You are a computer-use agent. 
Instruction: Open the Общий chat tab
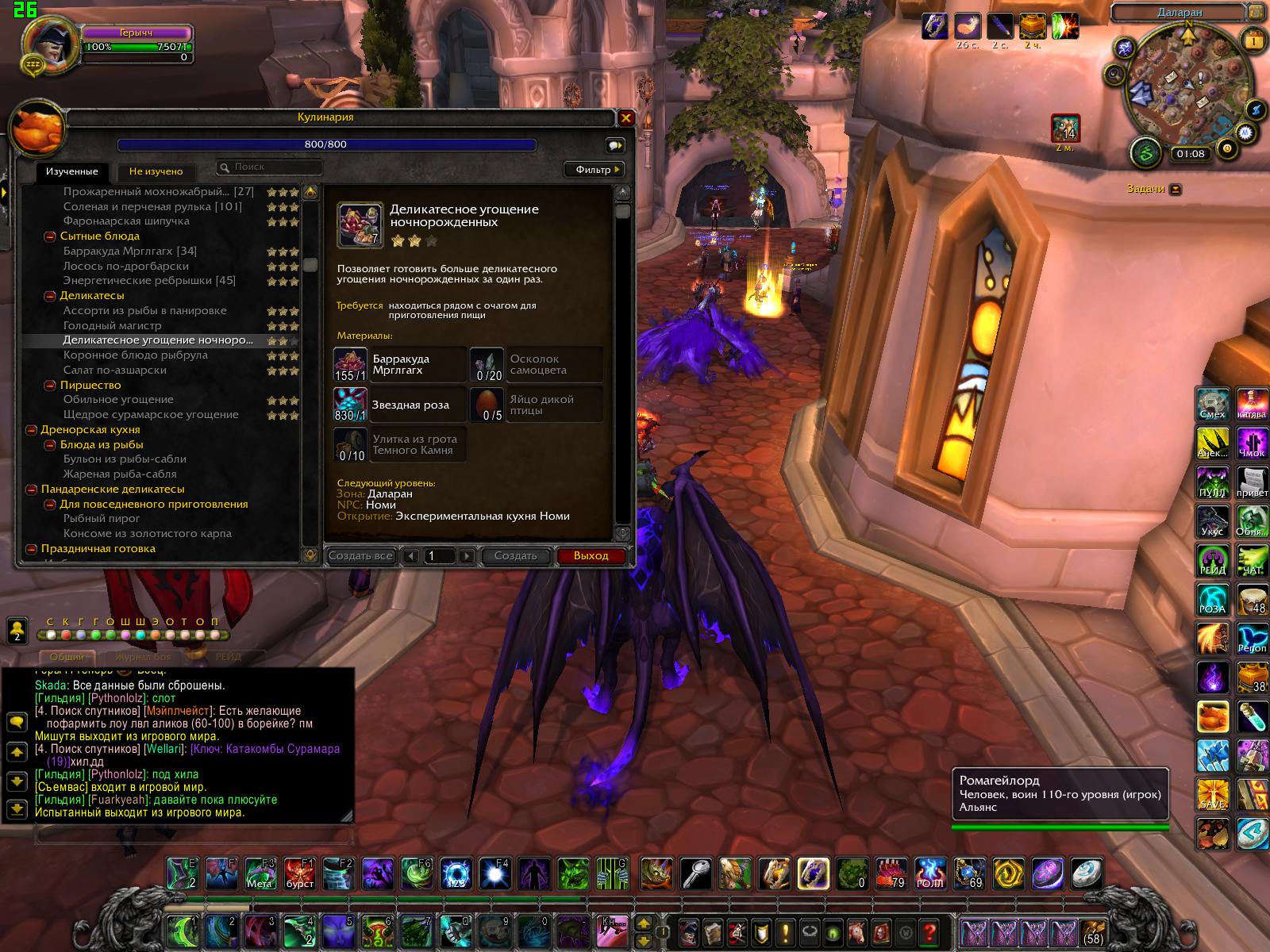67,657
